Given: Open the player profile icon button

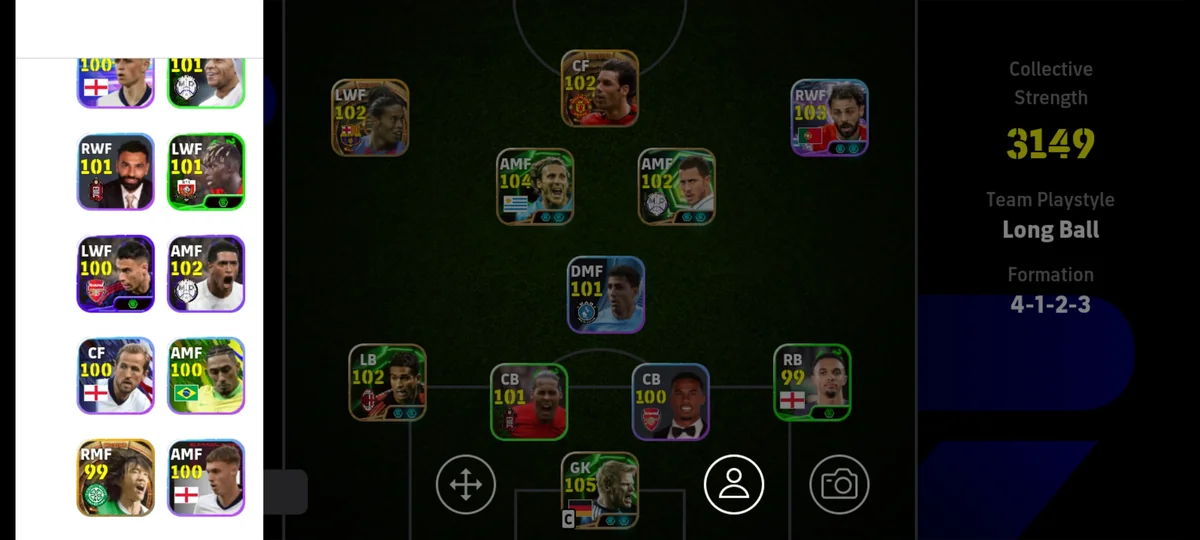Looking at the screenshot, I should [734, 484].
